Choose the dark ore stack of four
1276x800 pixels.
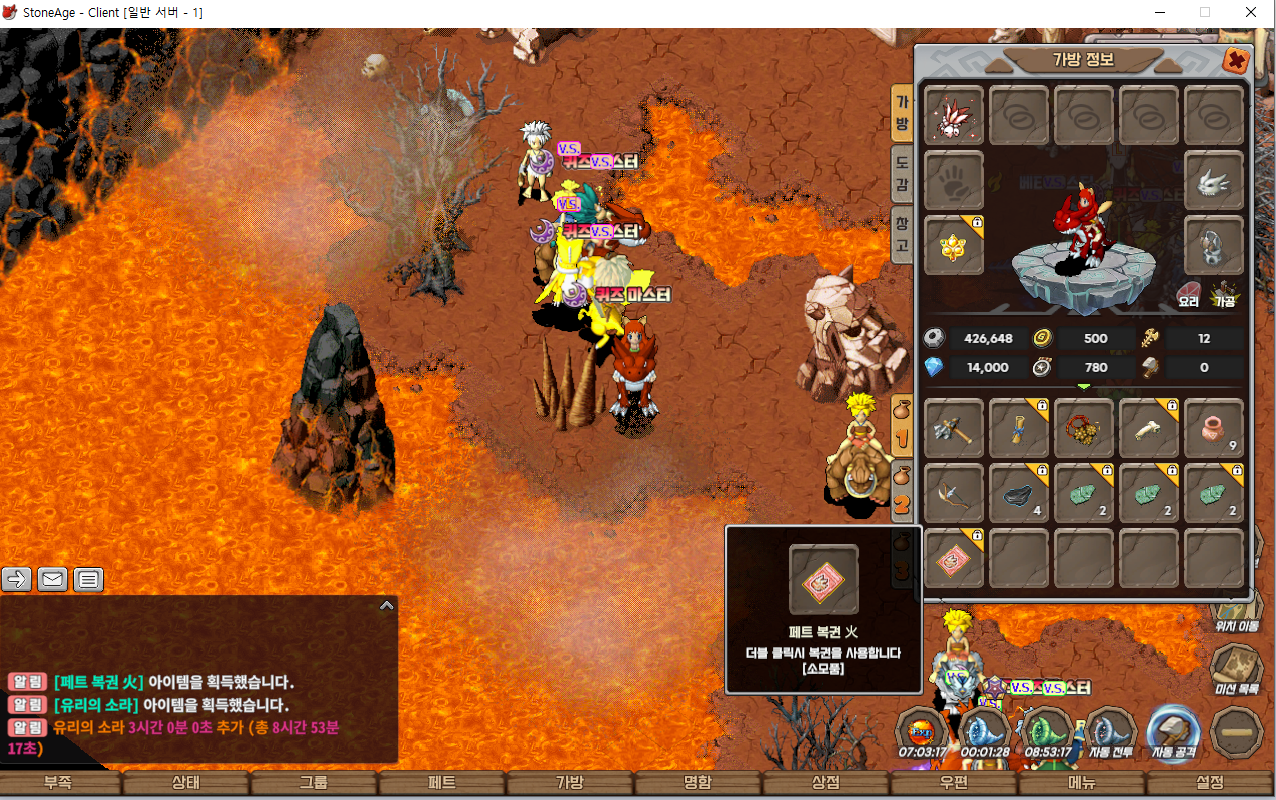[1019, 493]
